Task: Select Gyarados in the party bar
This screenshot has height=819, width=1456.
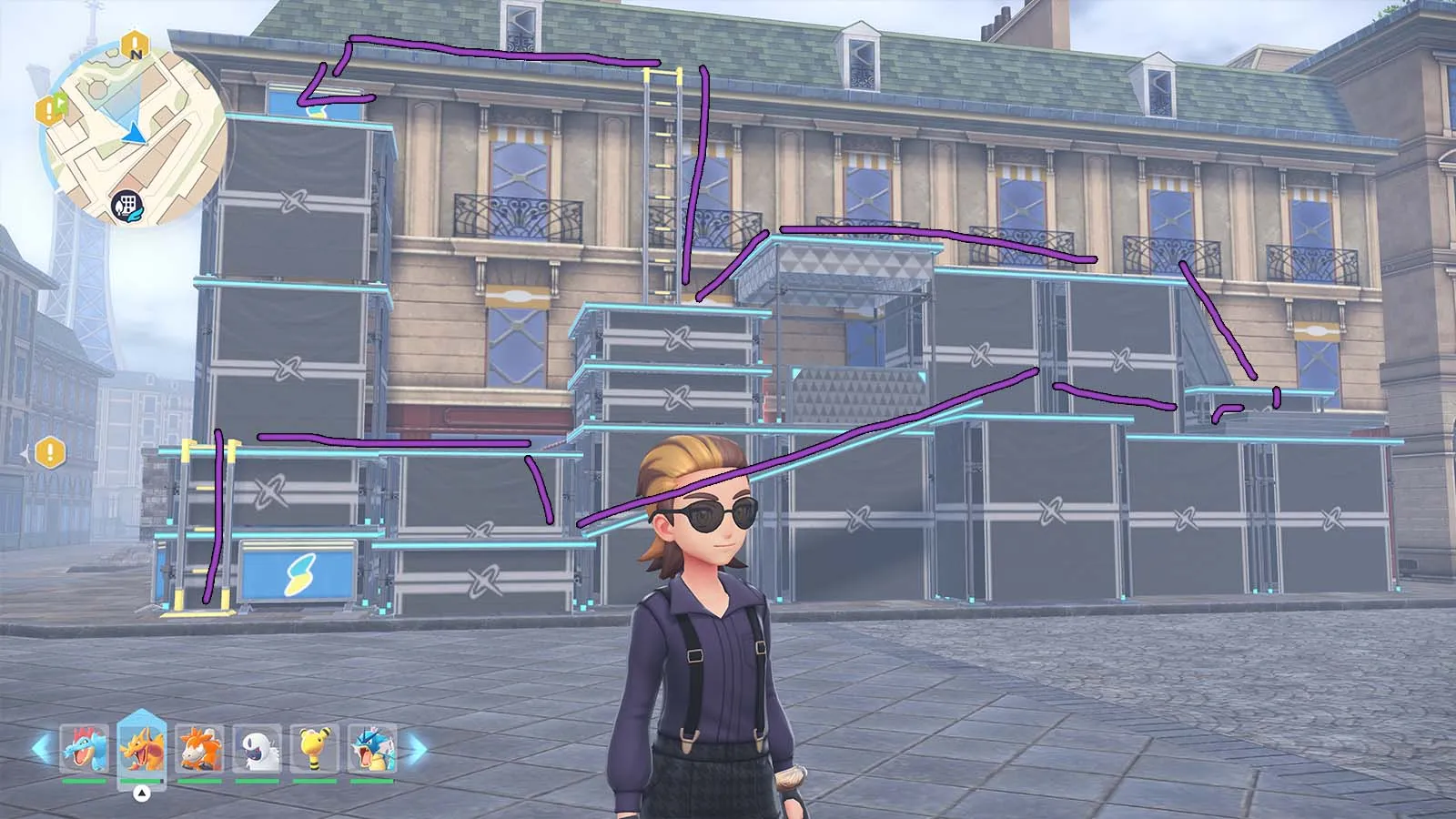Action: 372,748
